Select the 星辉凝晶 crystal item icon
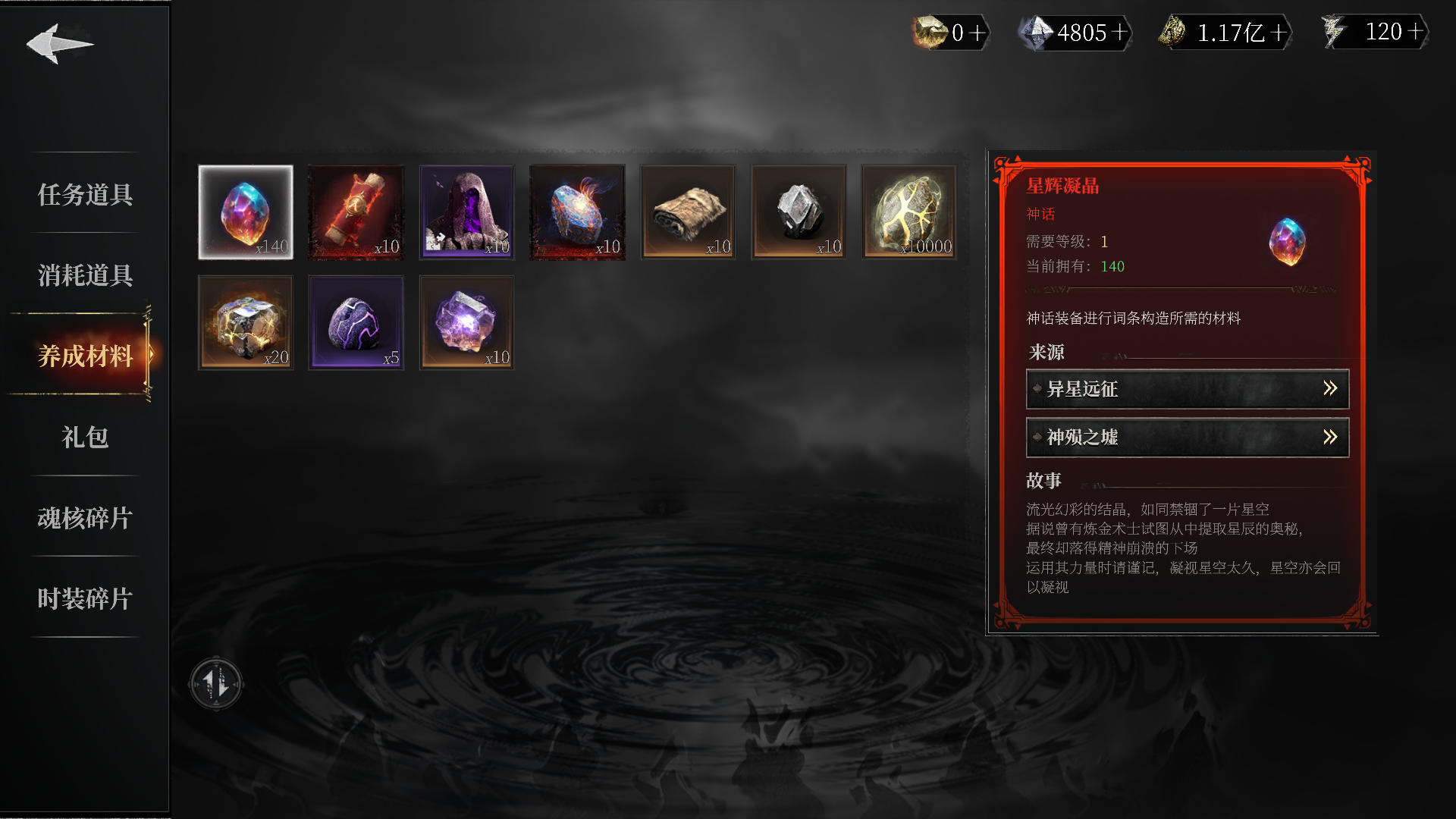Image resolution: width=1456 pixels, height=819 pixels. [x=245, y=212]
